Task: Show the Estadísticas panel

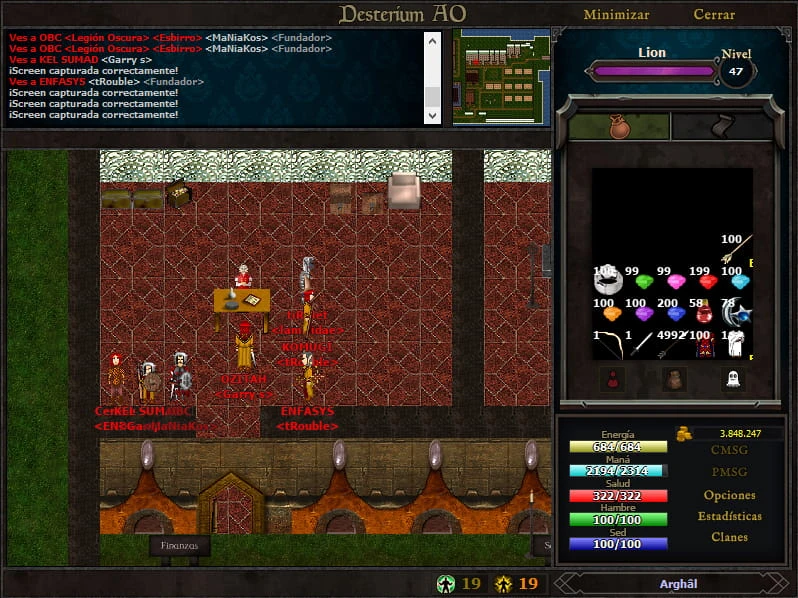Action: click(729, 516)
